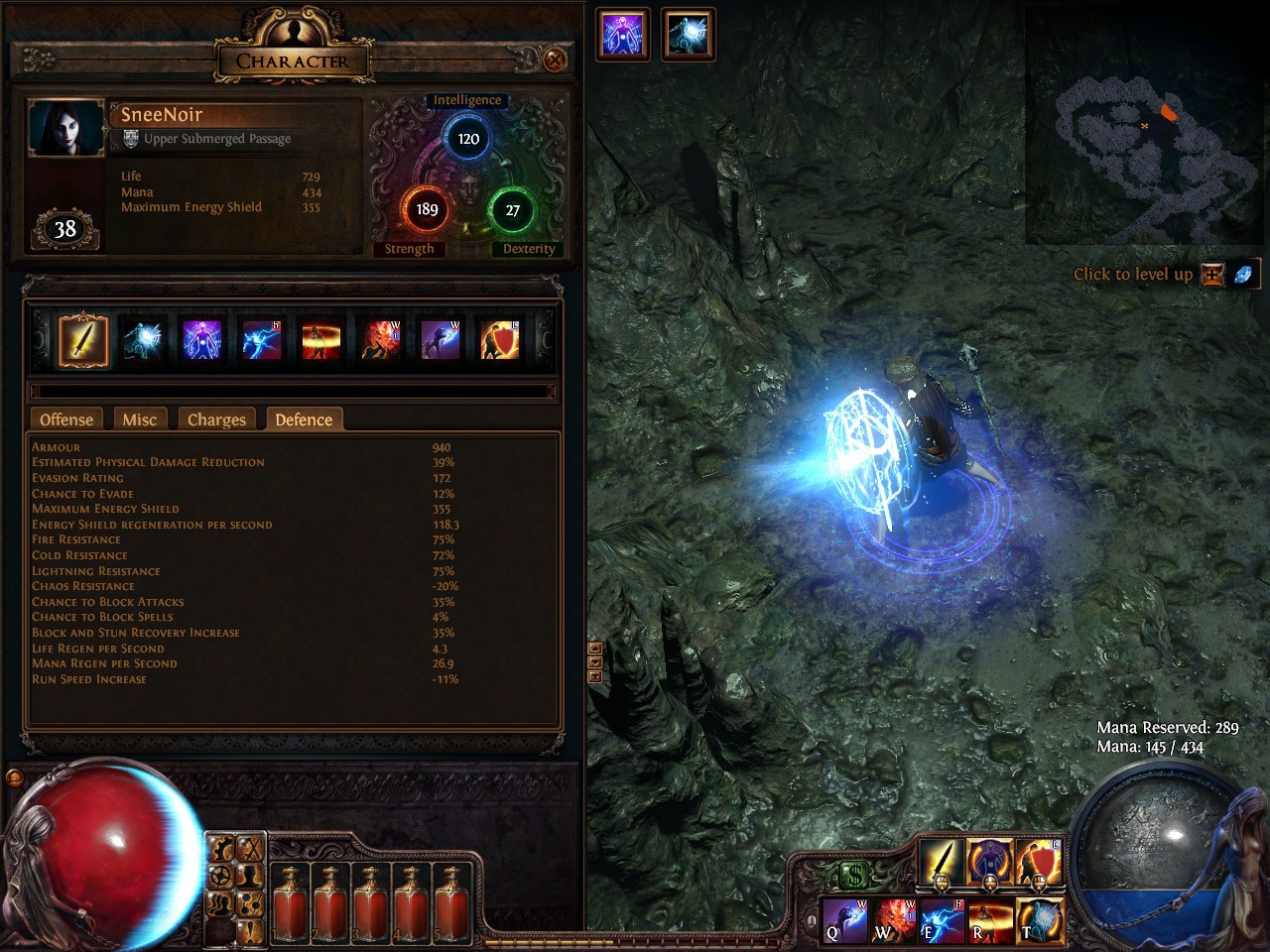Screen dimensions: 1270x952
Task: Click the level up gem icon
Action: click(1243, 275)
